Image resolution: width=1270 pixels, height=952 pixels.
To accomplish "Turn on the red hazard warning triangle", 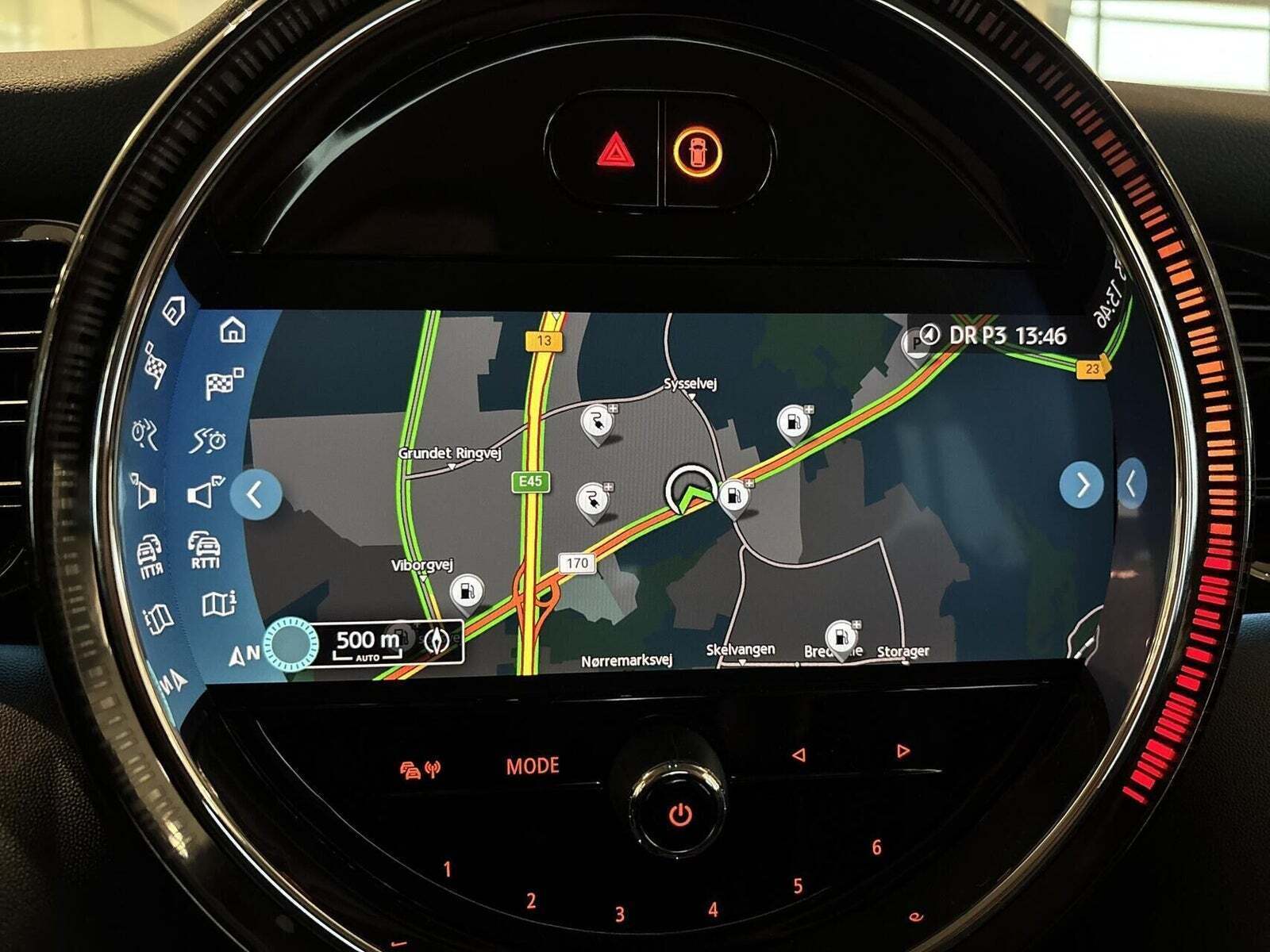I will tap(611, 151).
